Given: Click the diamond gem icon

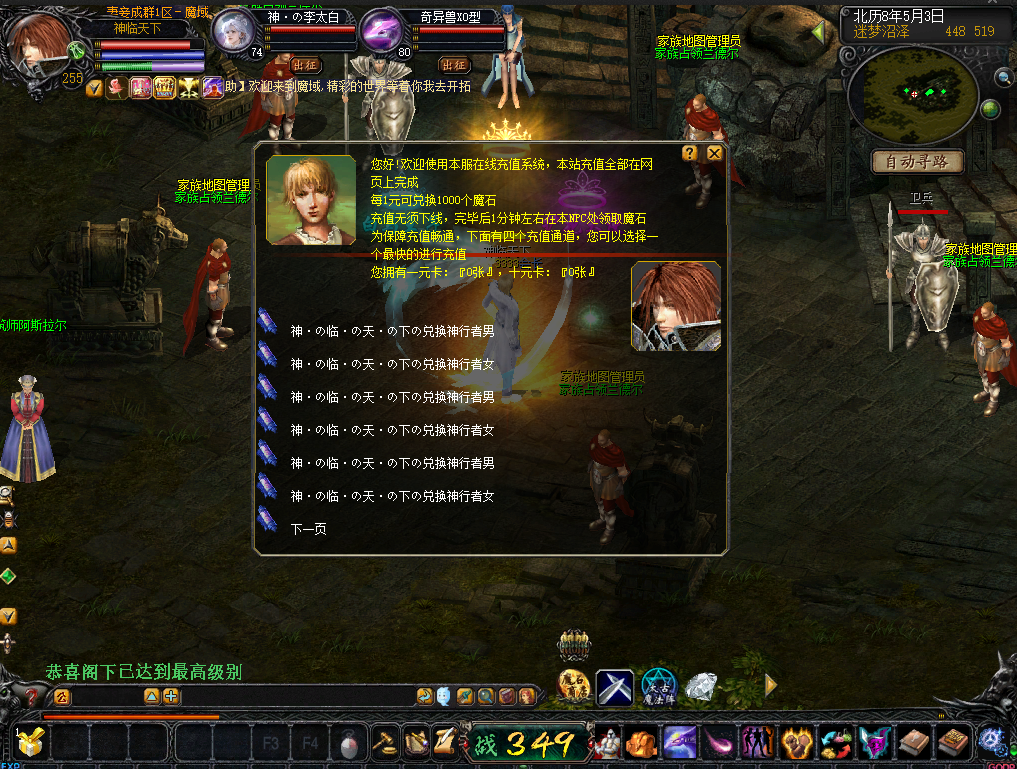Looking at the screenshot, I should [701, 686].
